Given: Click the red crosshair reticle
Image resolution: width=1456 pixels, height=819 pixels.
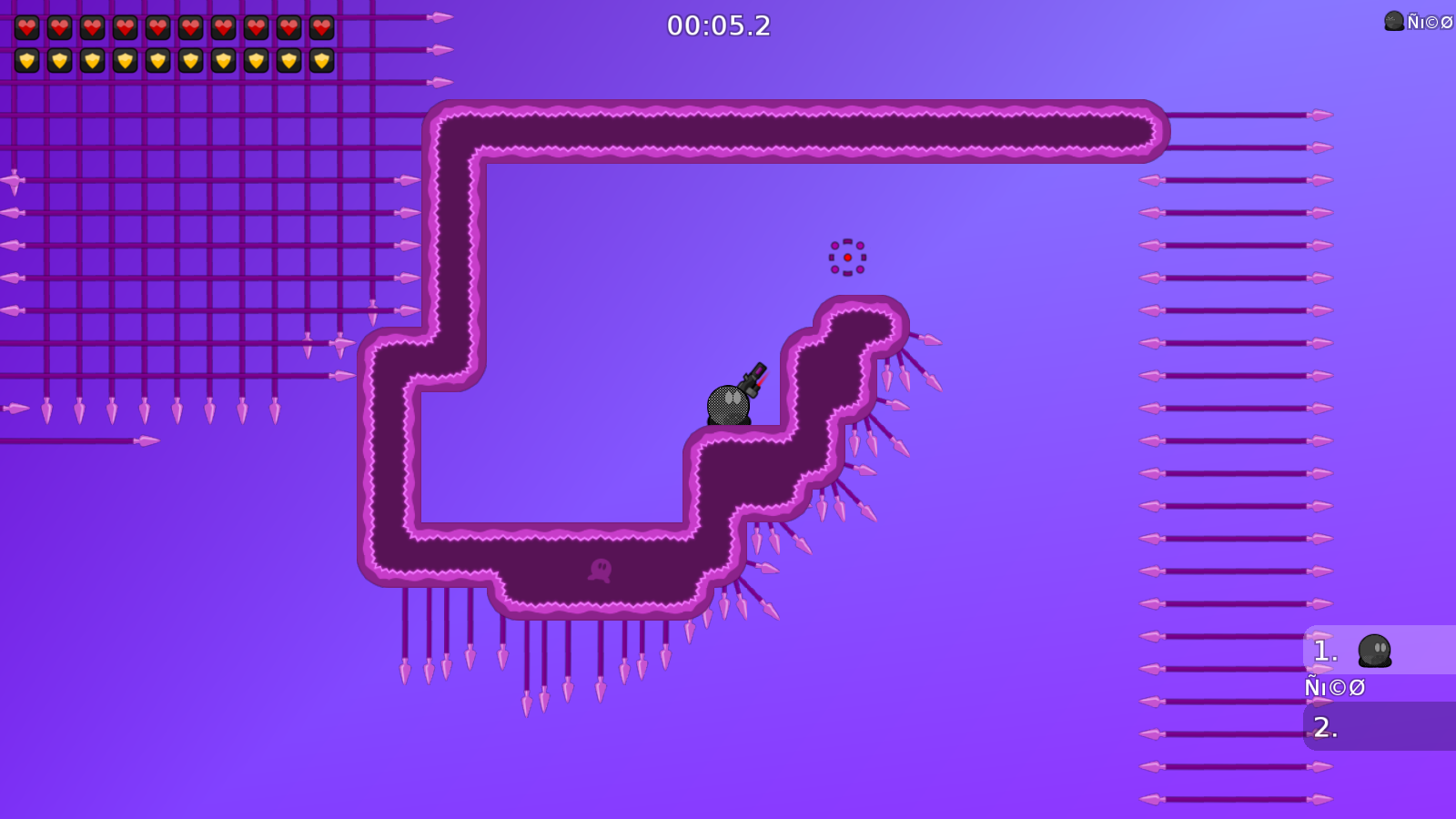Looking at the screenshot, I should pos(846,257).
